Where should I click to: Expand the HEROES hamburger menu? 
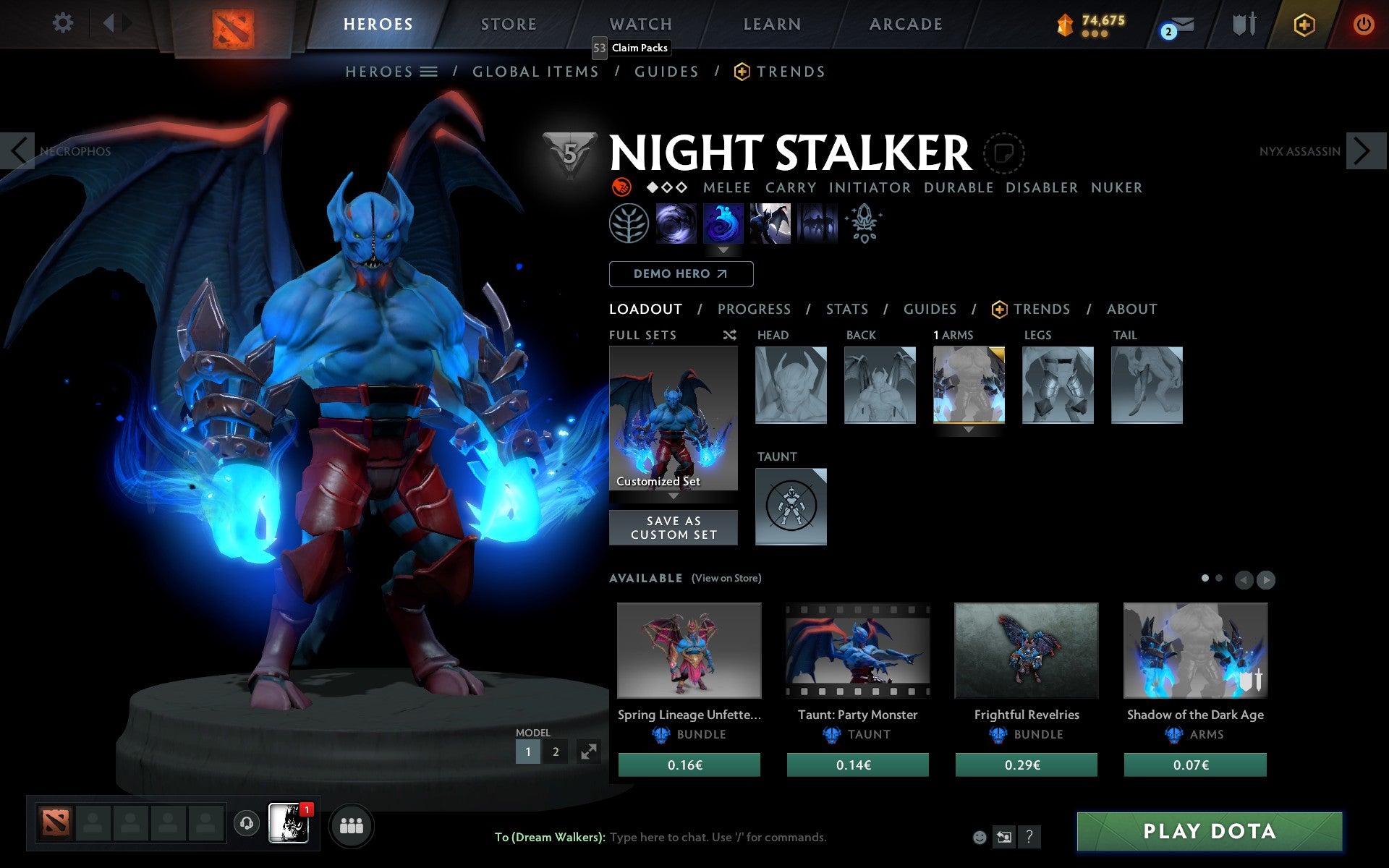[429, 71]
